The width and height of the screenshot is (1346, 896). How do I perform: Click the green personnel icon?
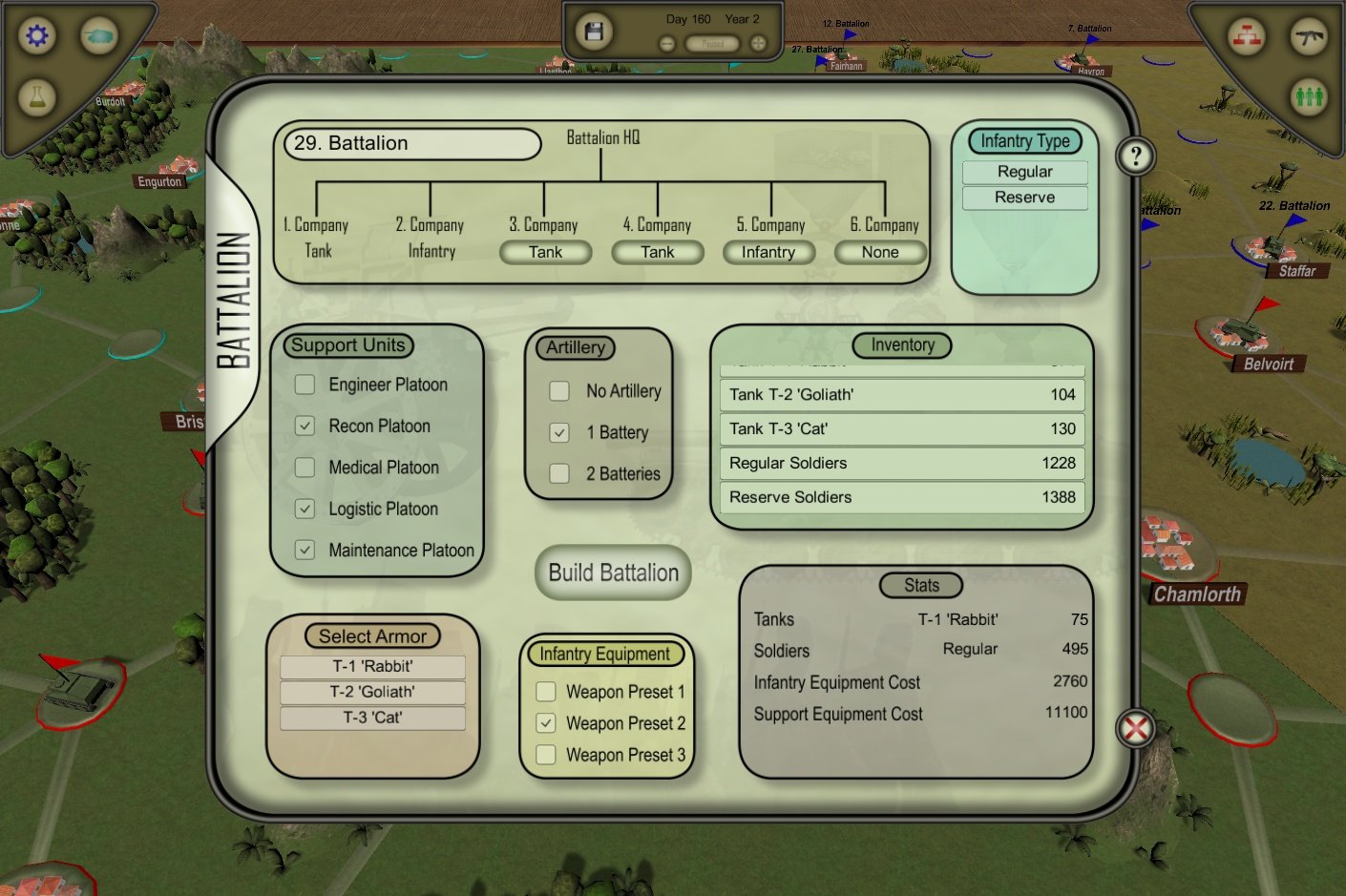(x=1310, y=98)
